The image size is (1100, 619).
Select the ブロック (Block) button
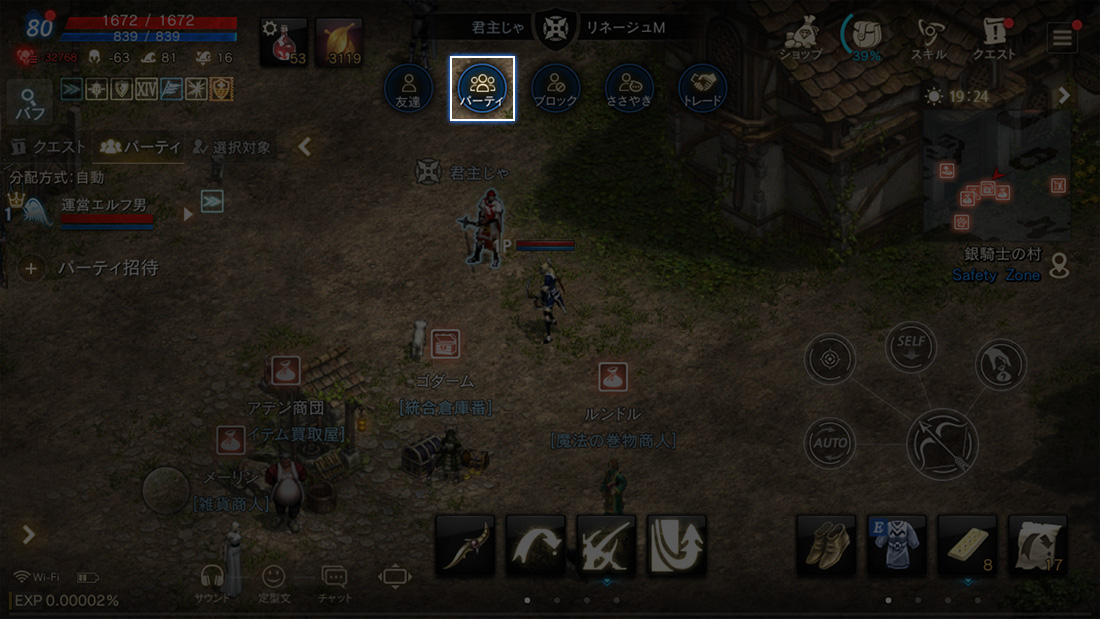(x=555, y=88)
